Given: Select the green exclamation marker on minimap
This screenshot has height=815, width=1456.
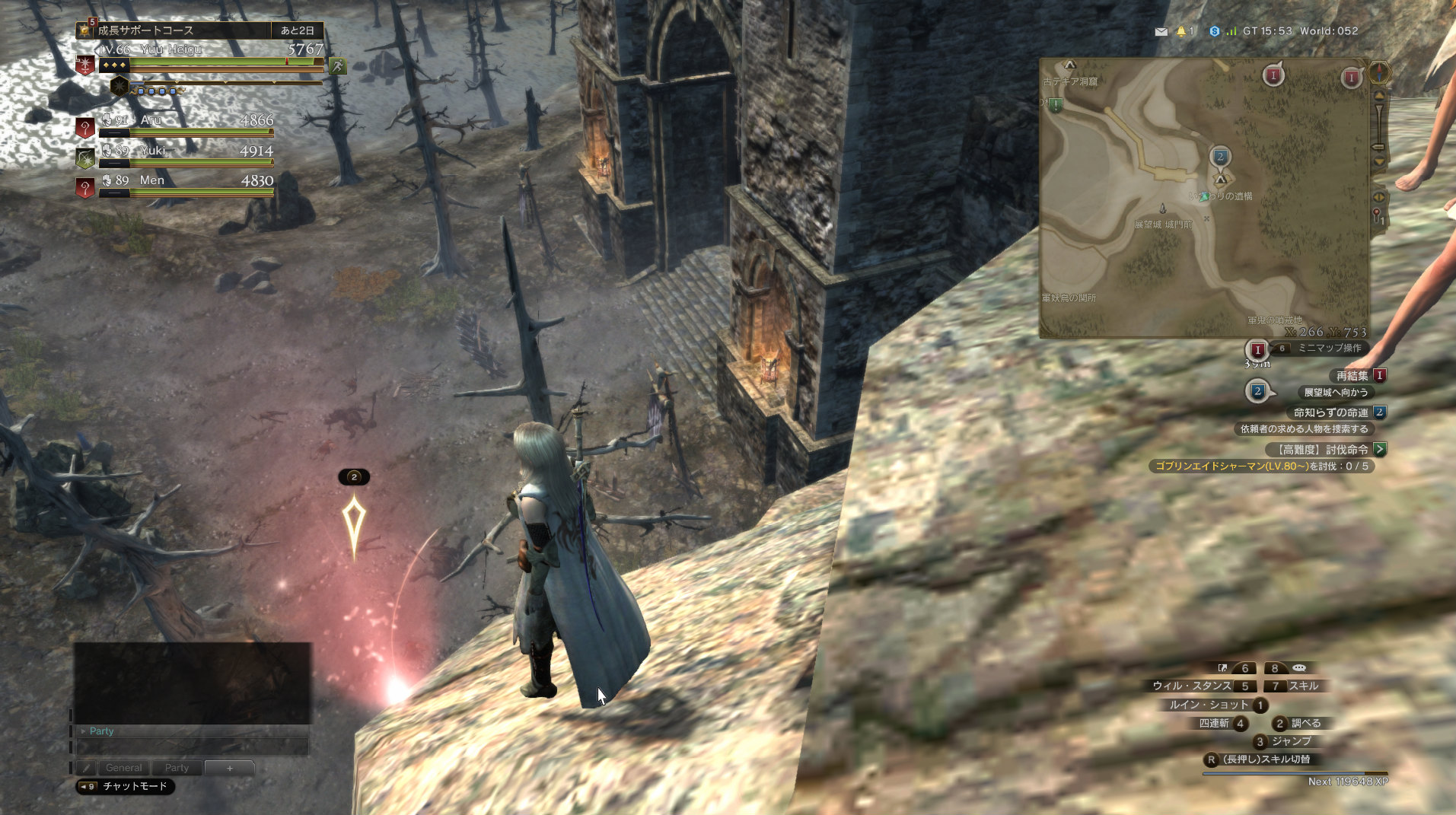Looking at the screenshot, I should pyautogui.click(x=1056, y=105).
